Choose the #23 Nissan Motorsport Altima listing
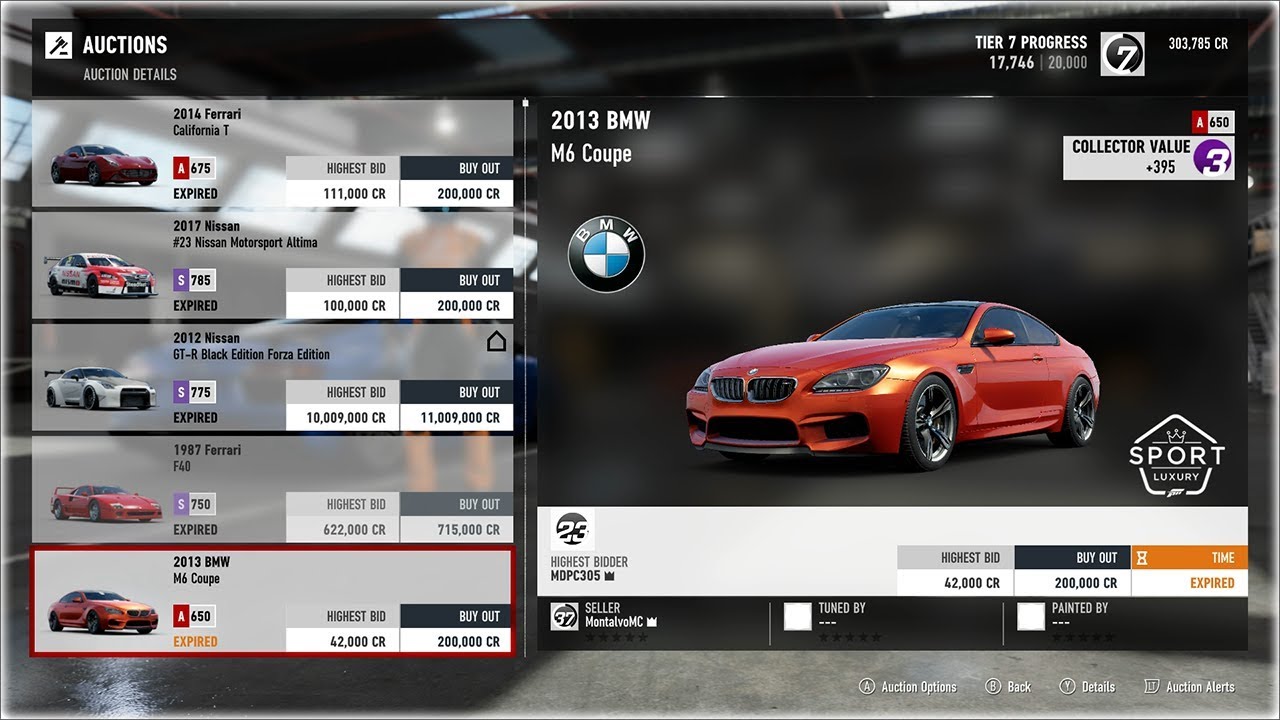 (272, 265)
